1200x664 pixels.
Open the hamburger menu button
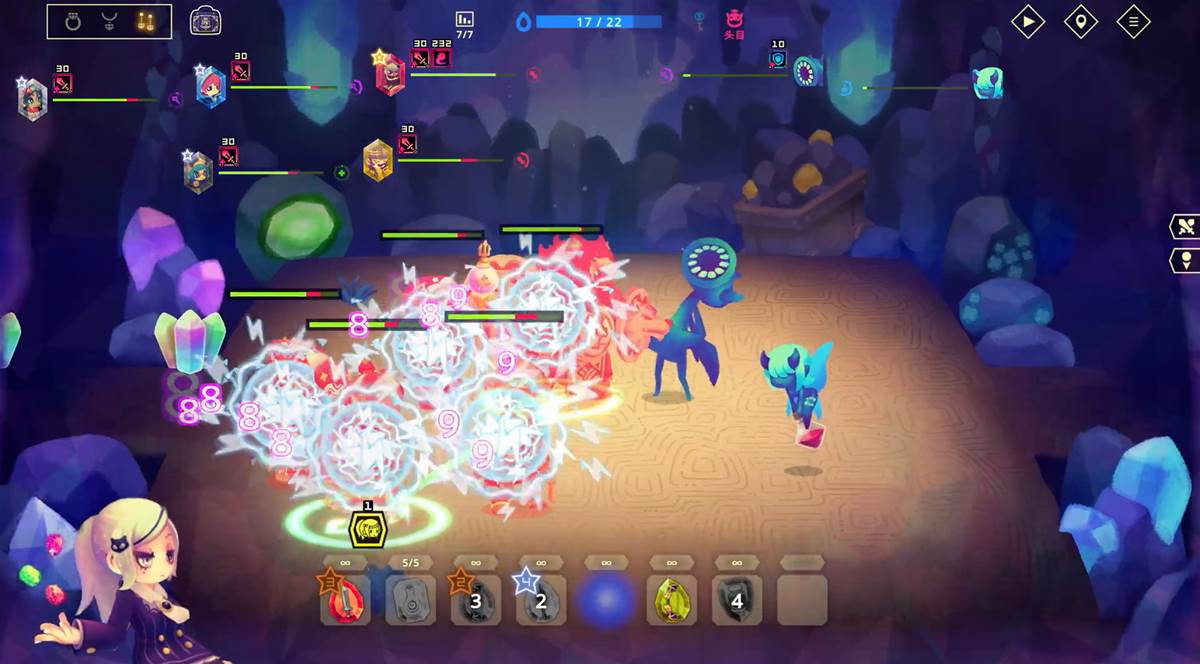click(x=1133, y=21)
